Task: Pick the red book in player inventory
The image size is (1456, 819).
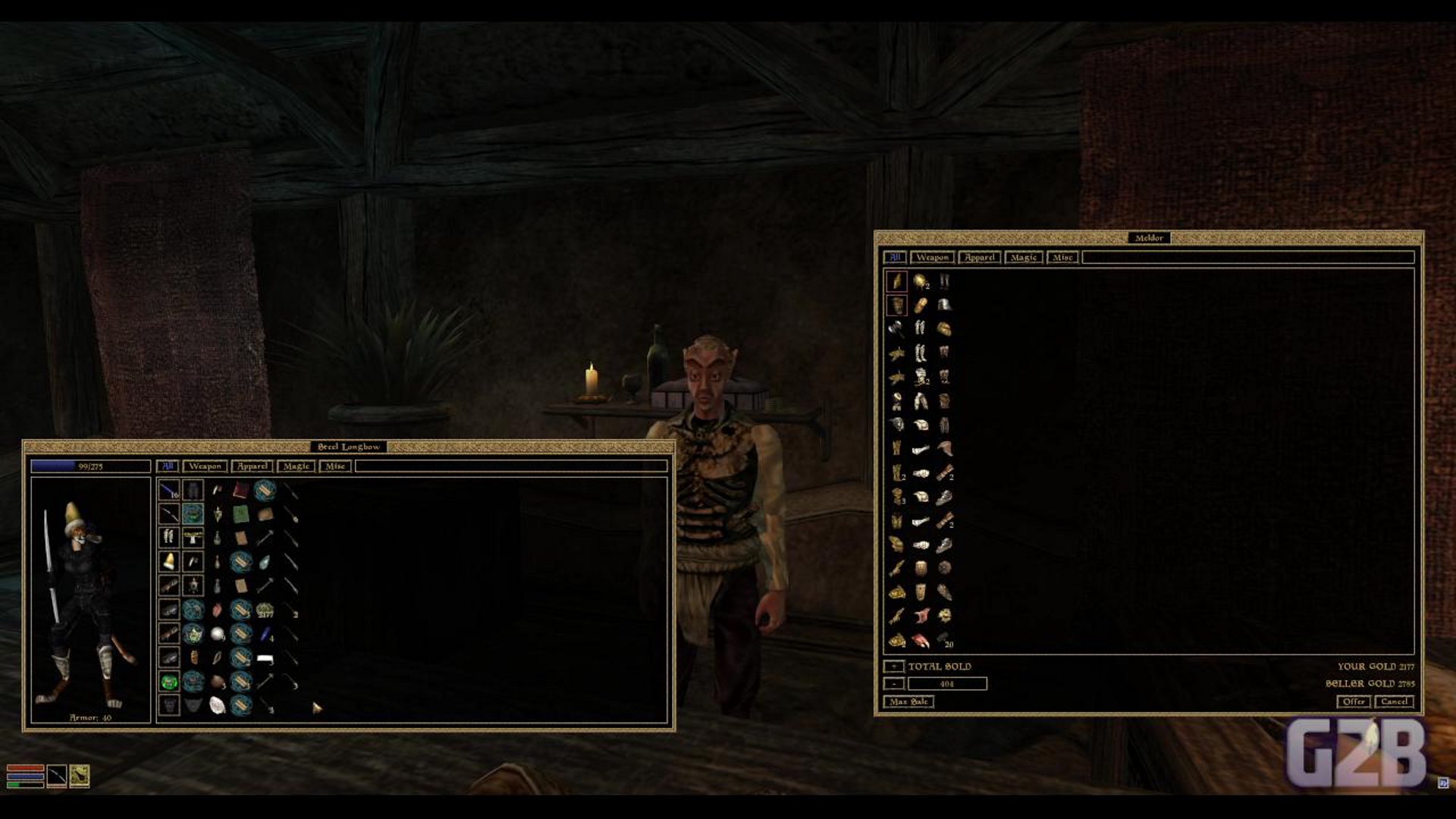Action: (x=241, y=491)
